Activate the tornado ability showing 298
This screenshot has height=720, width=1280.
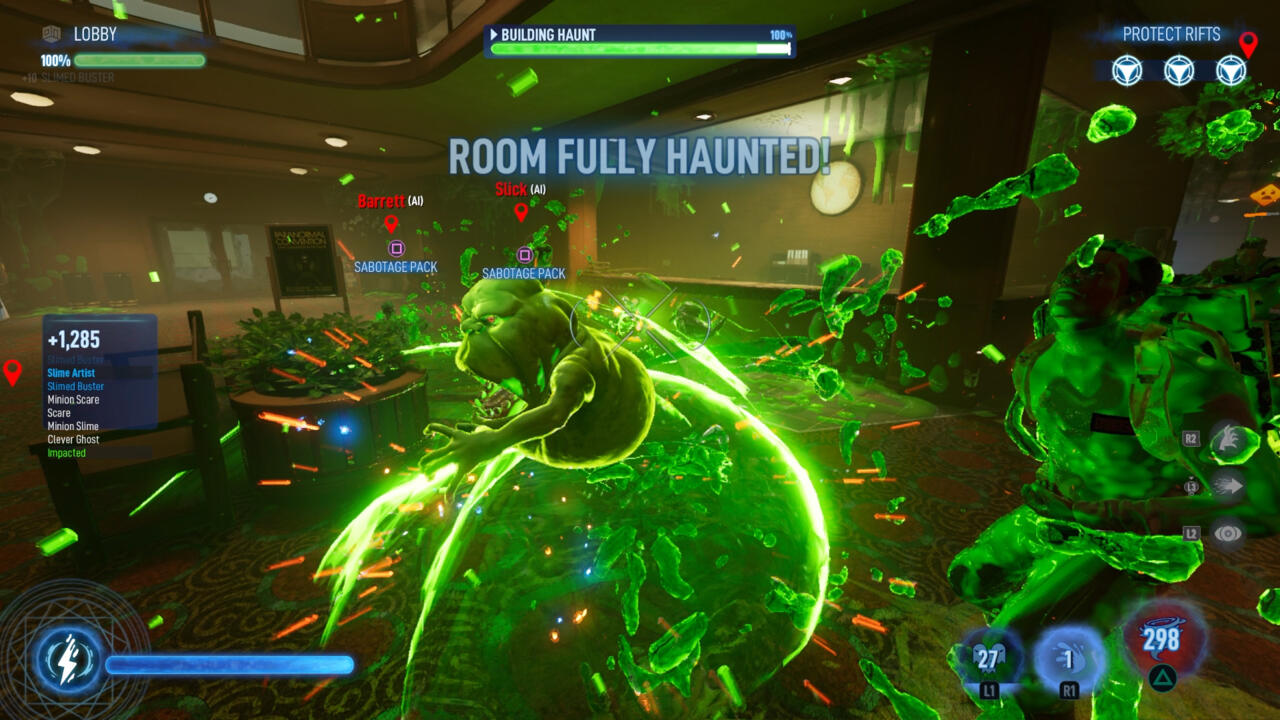(x=1160, y=640)
